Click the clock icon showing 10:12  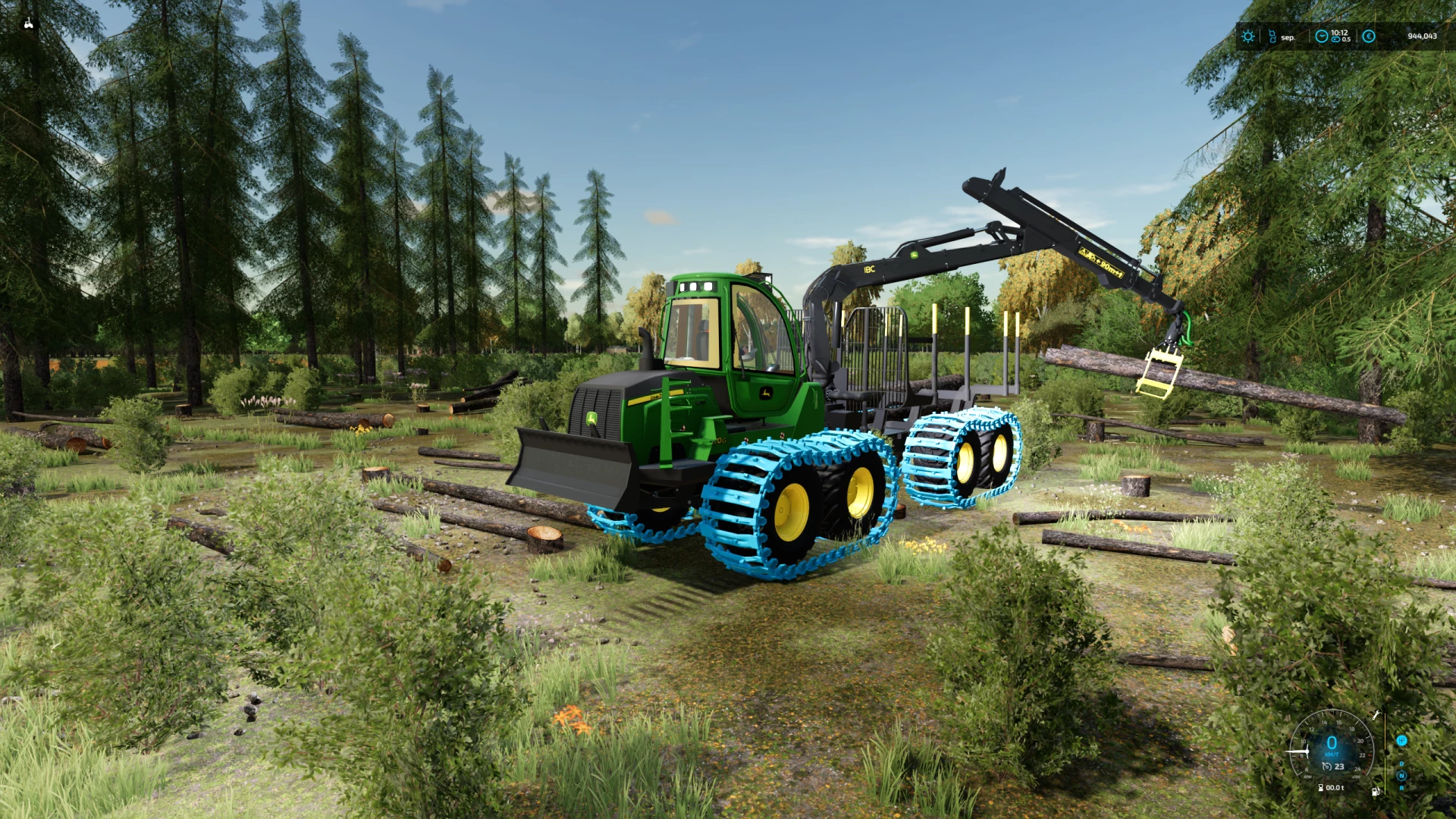click(x=1322, y=36)
